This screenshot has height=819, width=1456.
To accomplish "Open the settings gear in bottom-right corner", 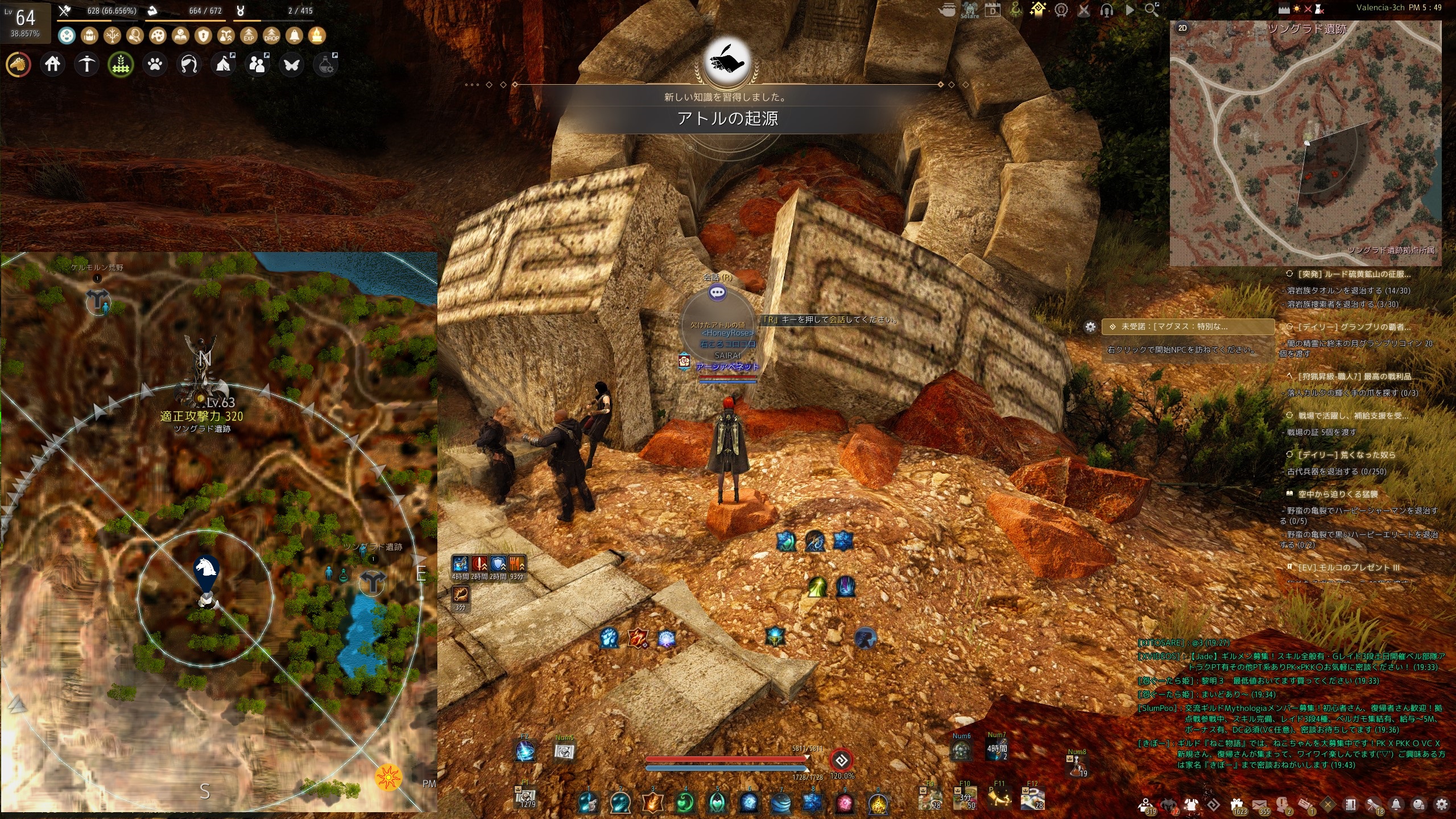I will pyautogui.click(x=1441, y=804).
